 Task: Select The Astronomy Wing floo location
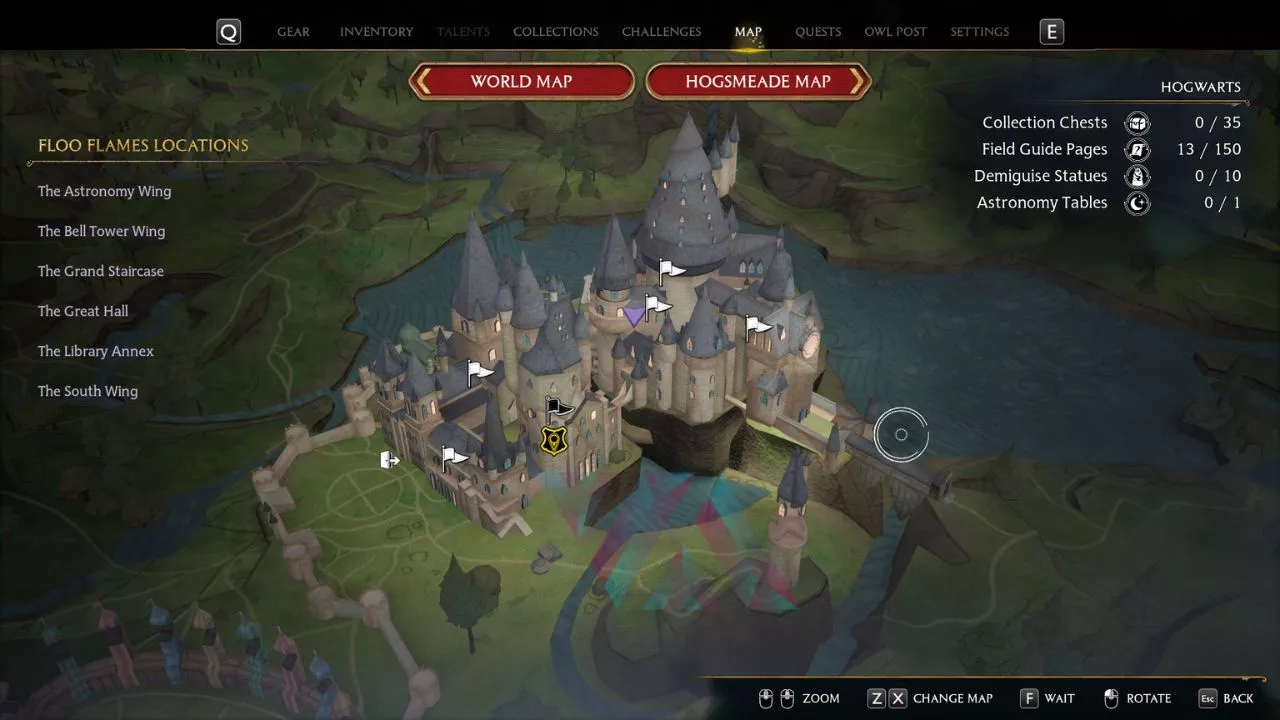point(104,191)
